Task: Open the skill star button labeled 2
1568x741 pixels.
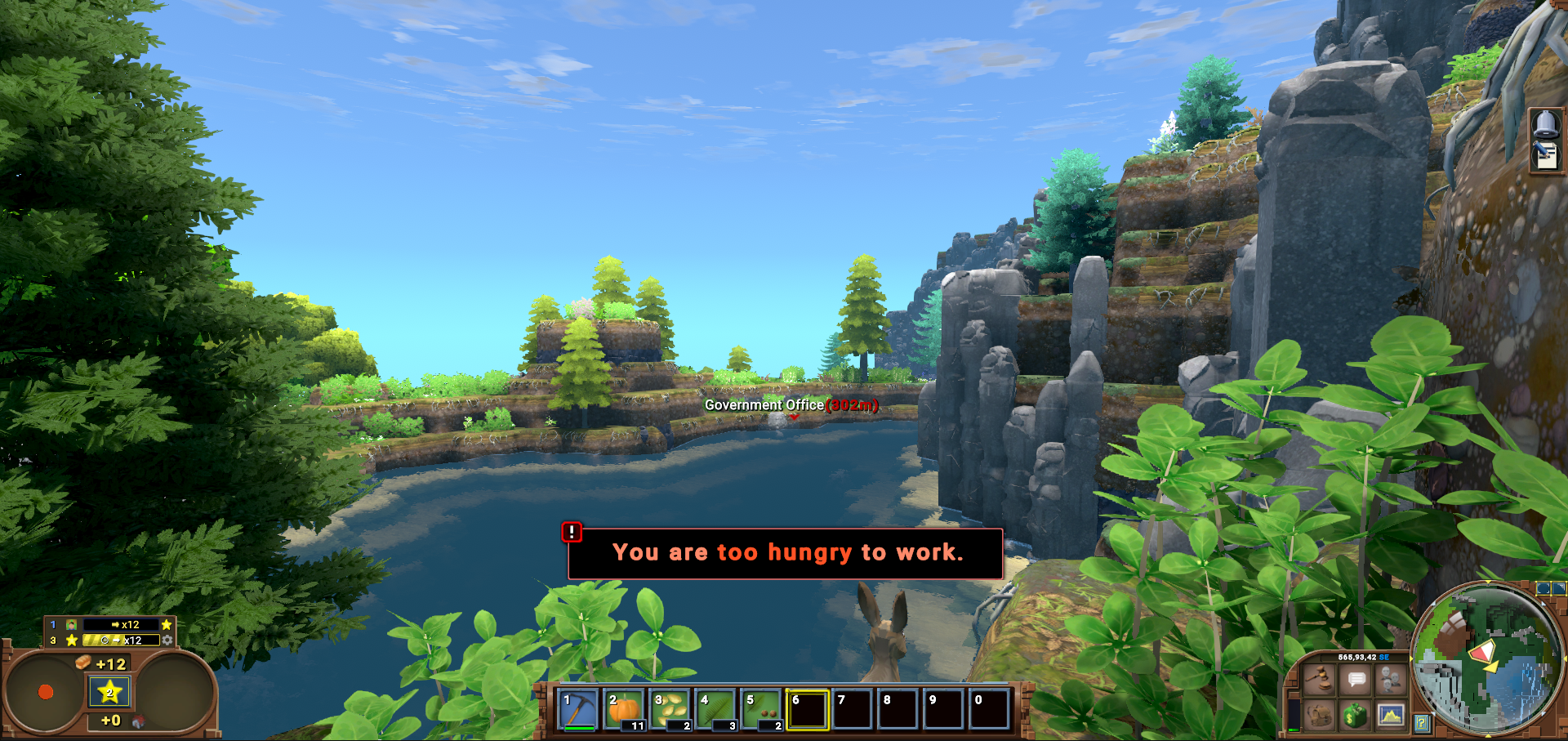Action: click(109, 692)
